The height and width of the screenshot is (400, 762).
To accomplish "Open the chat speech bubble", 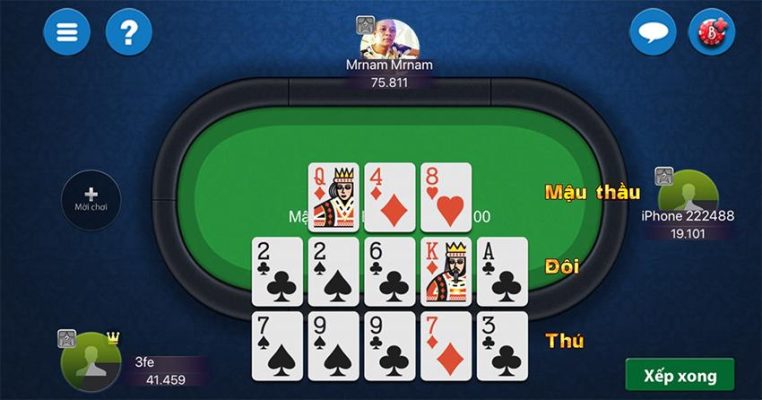I will 652,31.
